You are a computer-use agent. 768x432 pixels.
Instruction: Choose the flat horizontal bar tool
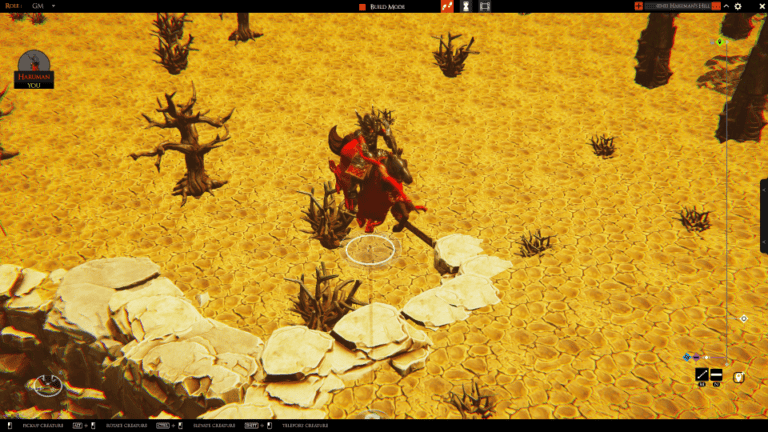coord(716,374)
